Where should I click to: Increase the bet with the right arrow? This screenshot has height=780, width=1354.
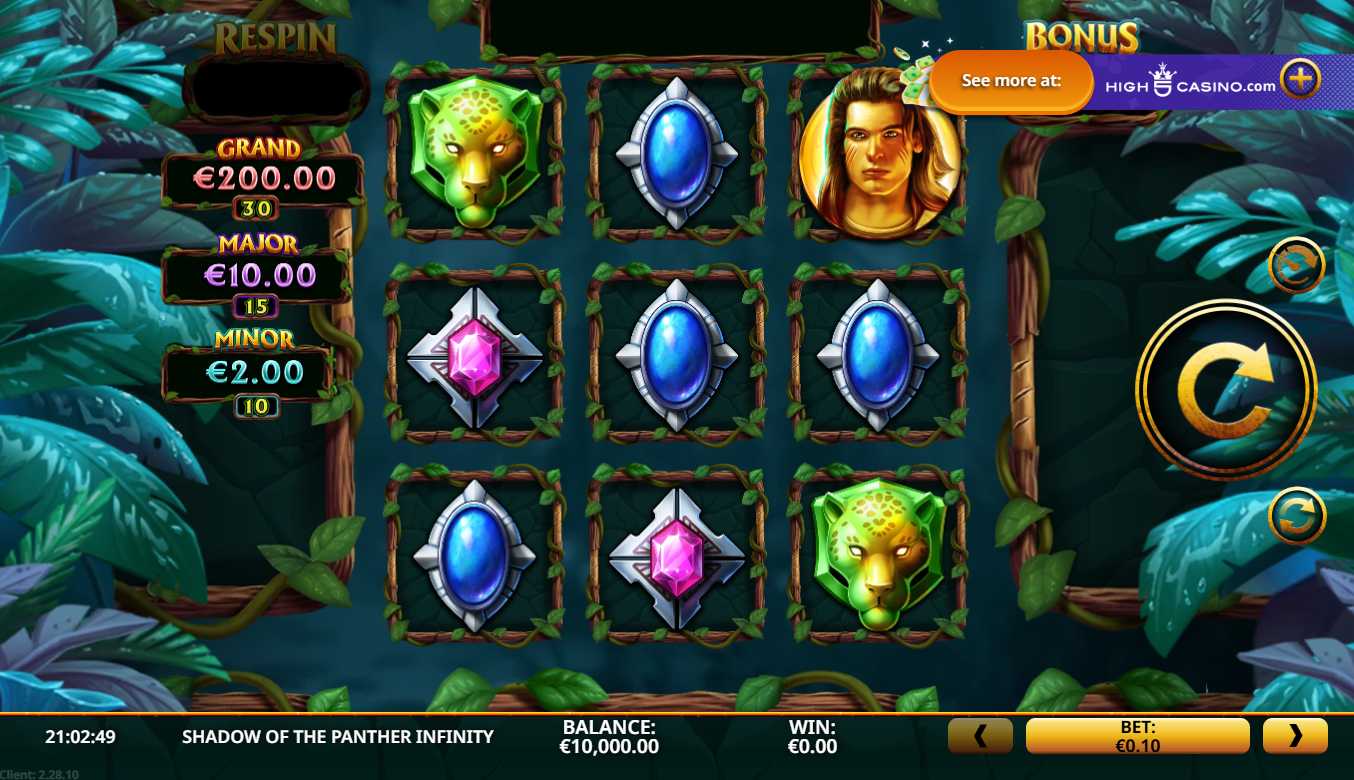click(x=1295, y=736)
